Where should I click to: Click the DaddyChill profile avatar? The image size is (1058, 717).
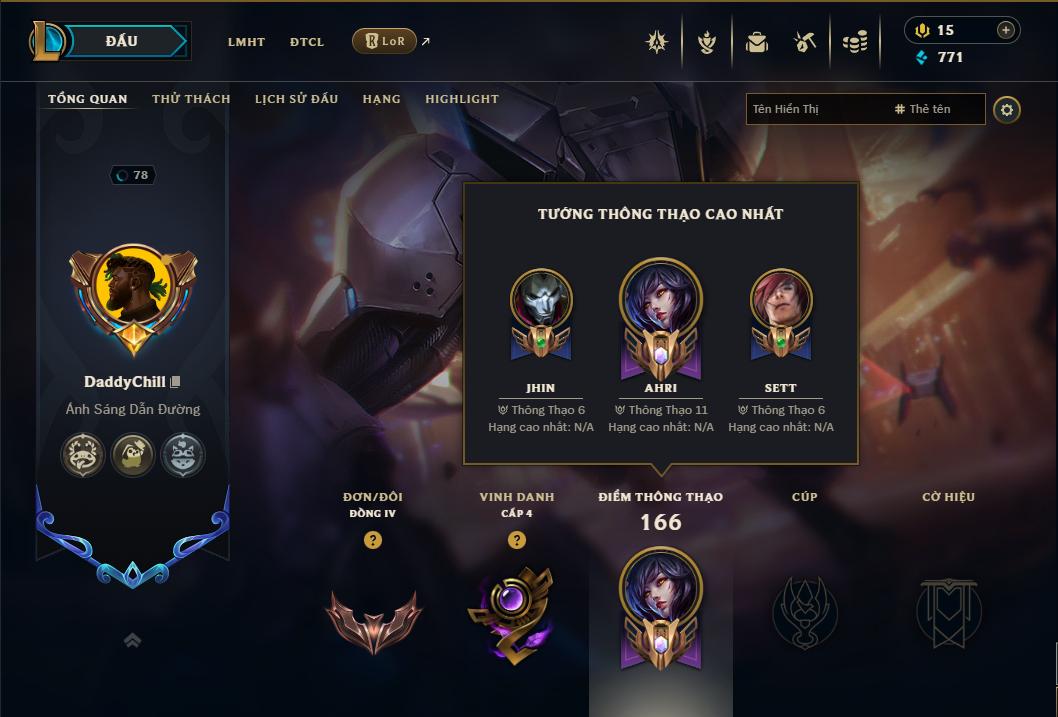tap(134, 292)
